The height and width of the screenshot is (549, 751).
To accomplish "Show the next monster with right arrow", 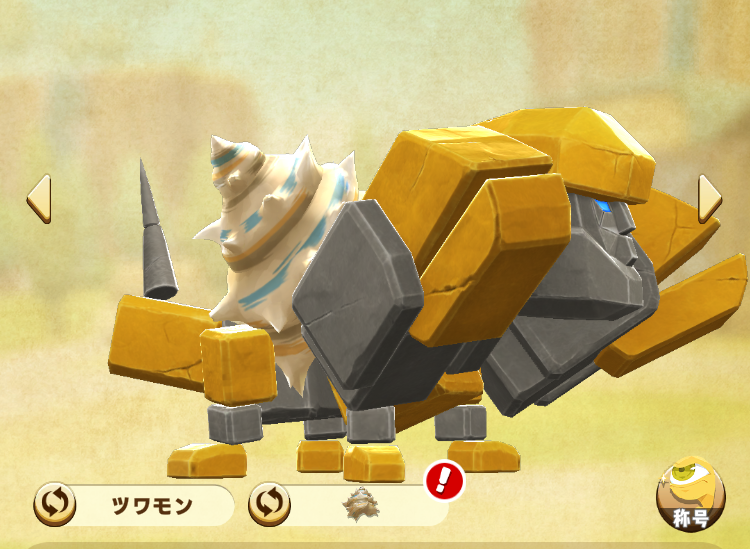I will 709,198.
